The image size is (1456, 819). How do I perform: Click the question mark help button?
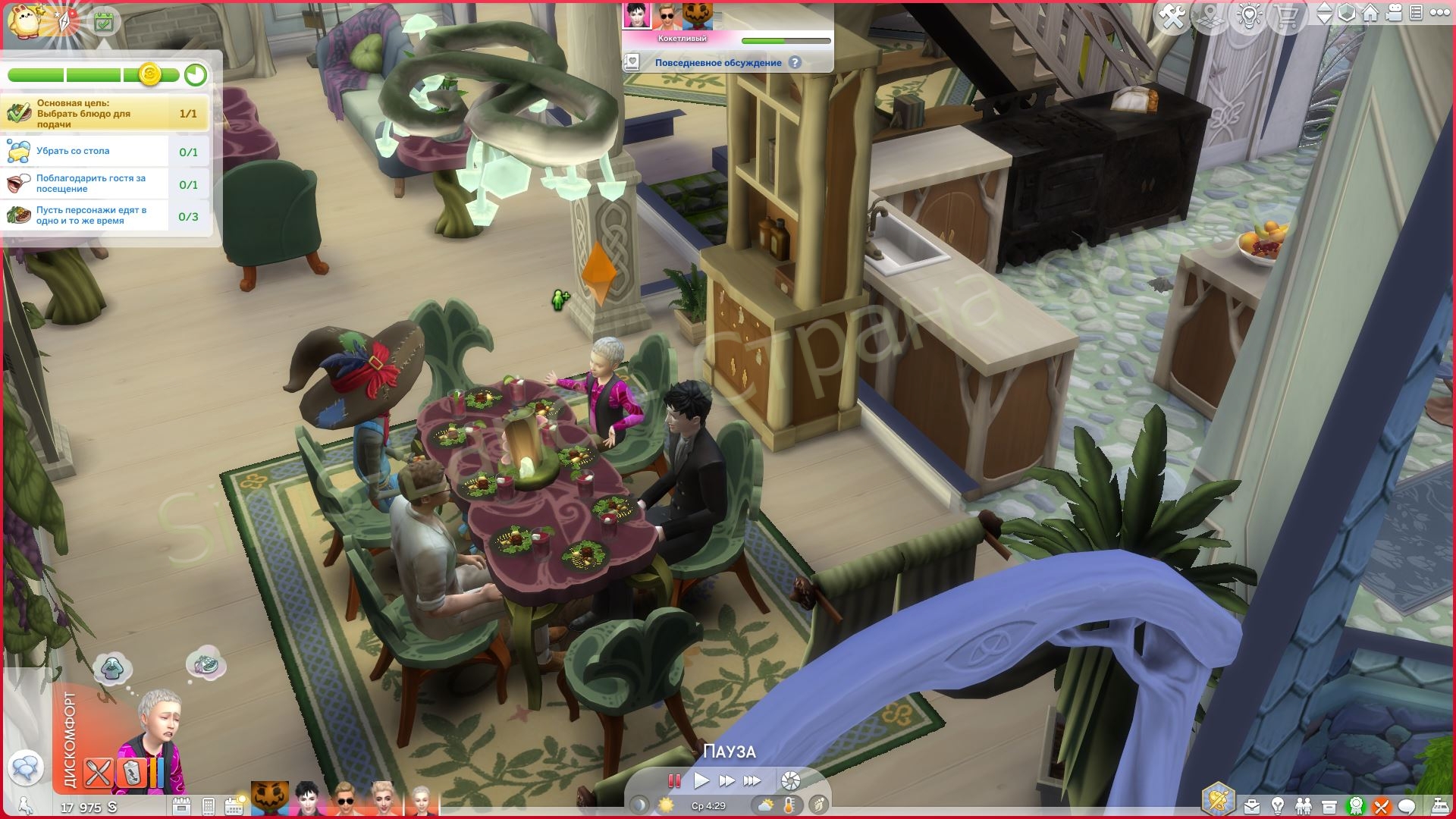coord(795,62)
